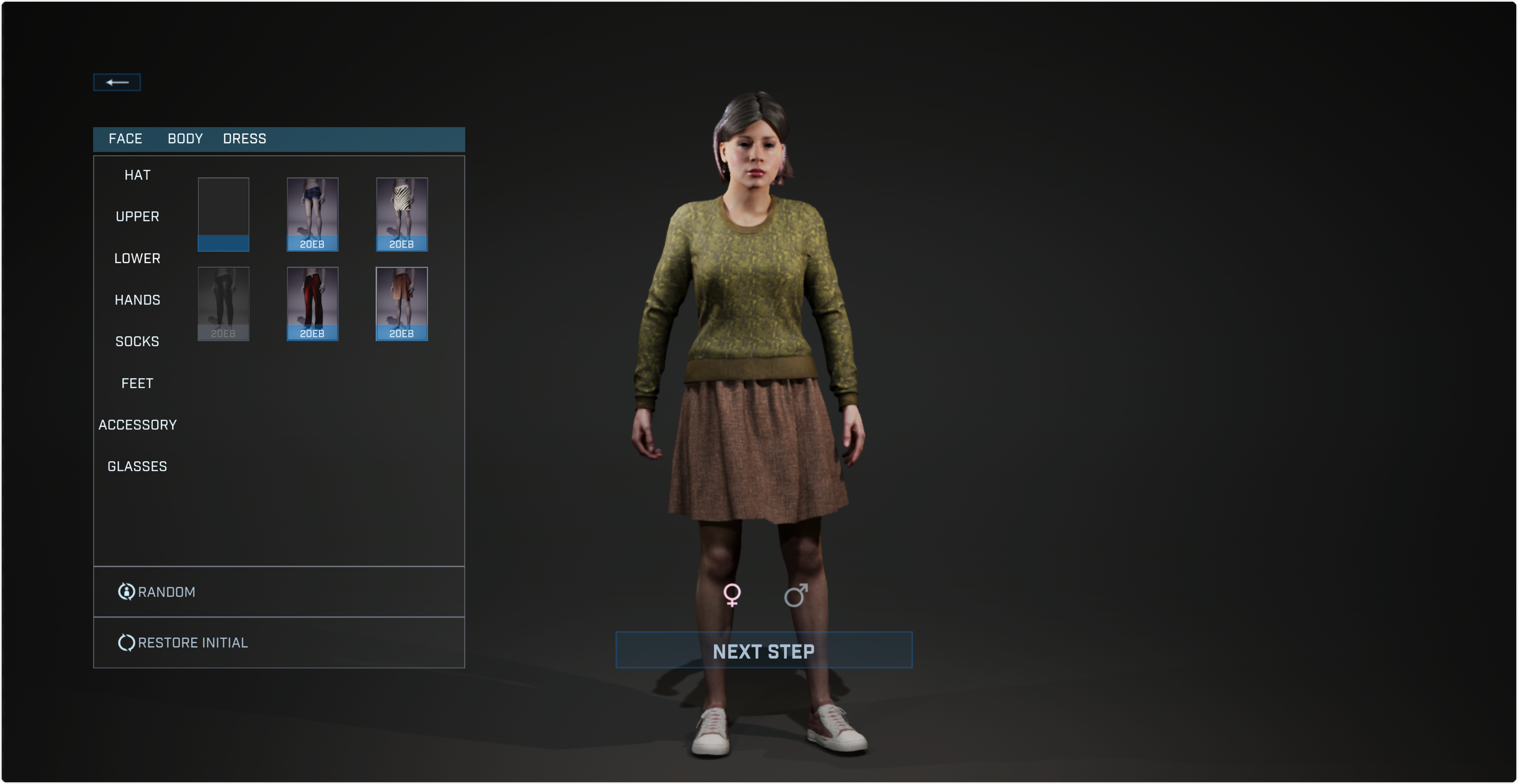Open the ACCESSORY category
The image size is (1518, 784).
pyautogui.click(x=137, y=425)
